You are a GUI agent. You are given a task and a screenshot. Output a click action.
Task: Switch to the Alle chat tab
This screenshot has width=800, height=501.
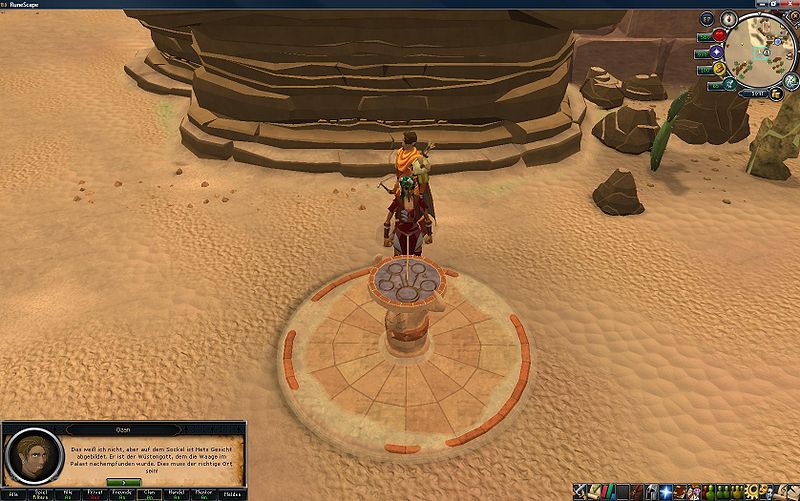coord(14,492)
